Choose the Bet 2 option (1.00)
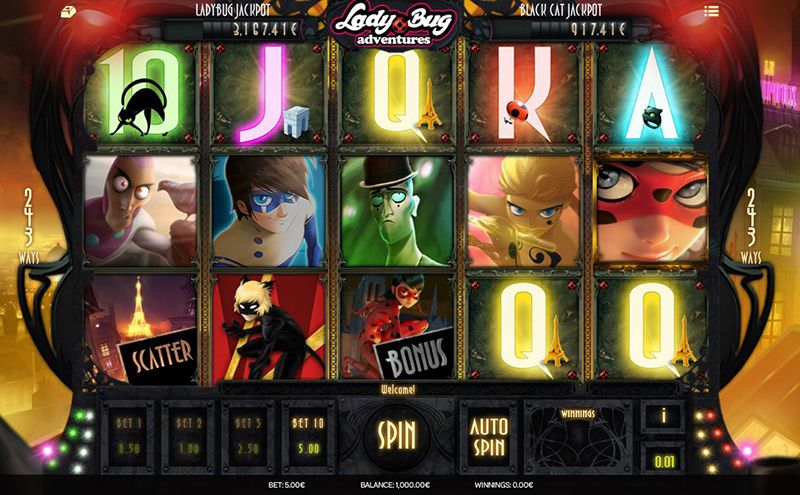The image size is (800, 495). point(190,433)
